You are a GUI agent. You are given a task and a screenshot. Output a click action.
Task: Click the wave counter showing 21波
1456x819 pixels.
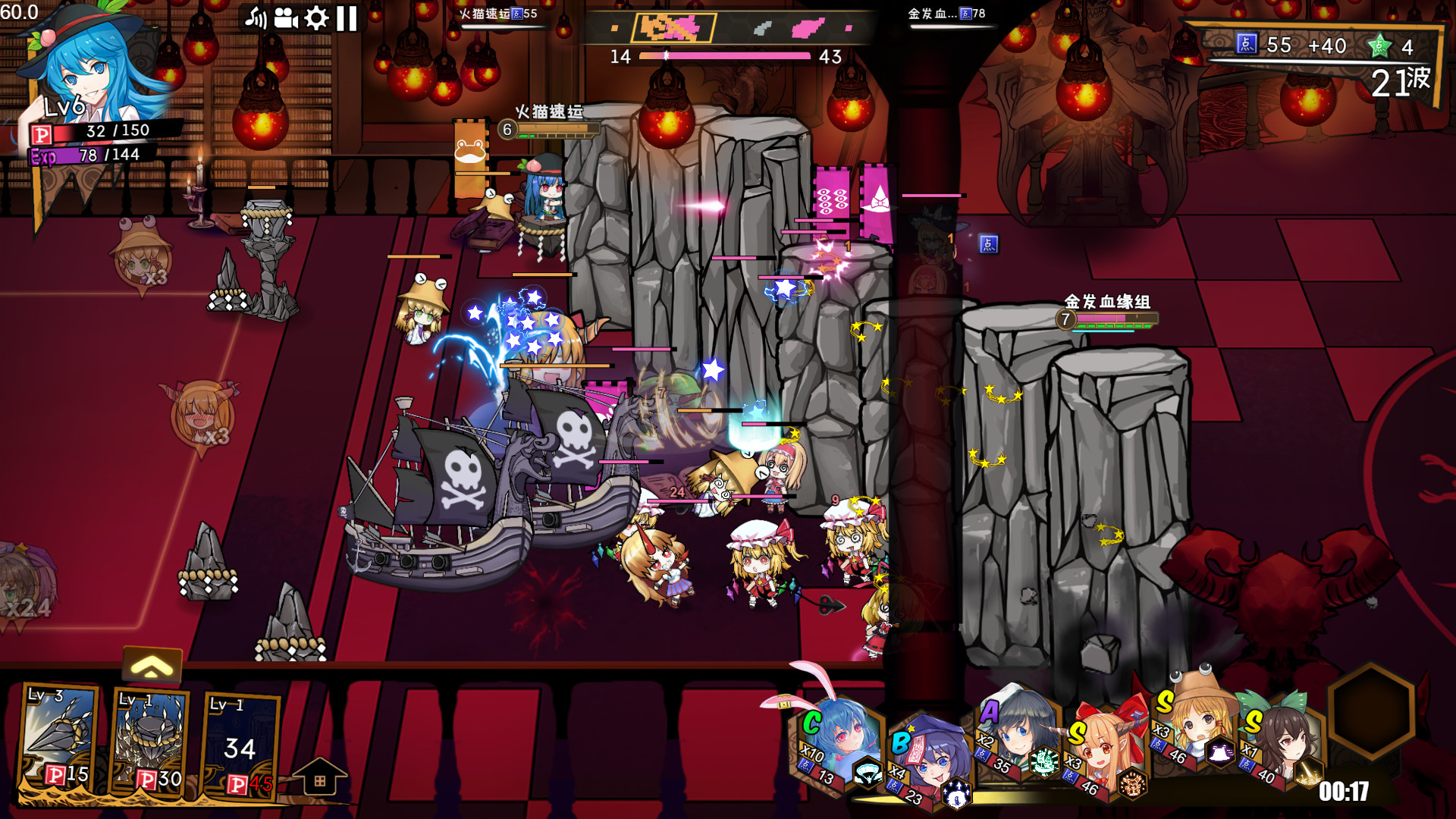point(1399,83)
